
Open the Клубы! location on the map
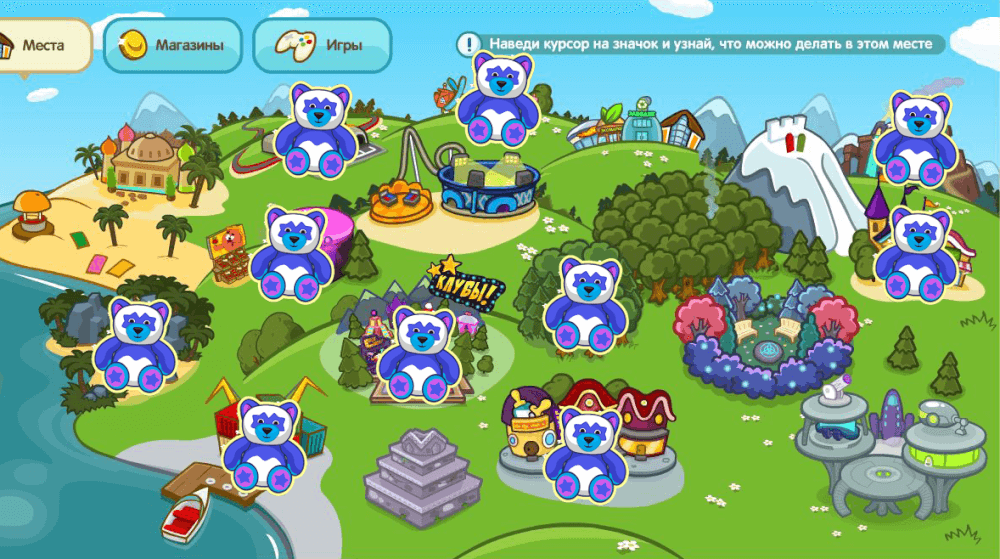pos(465,285)
